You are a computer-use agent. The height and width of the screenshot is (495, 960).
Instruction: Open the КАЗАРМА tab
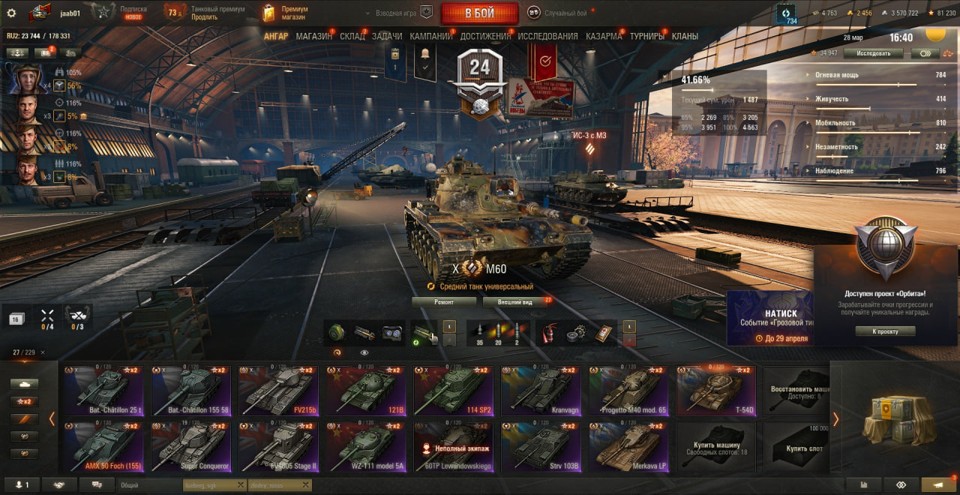pos(604,36)
